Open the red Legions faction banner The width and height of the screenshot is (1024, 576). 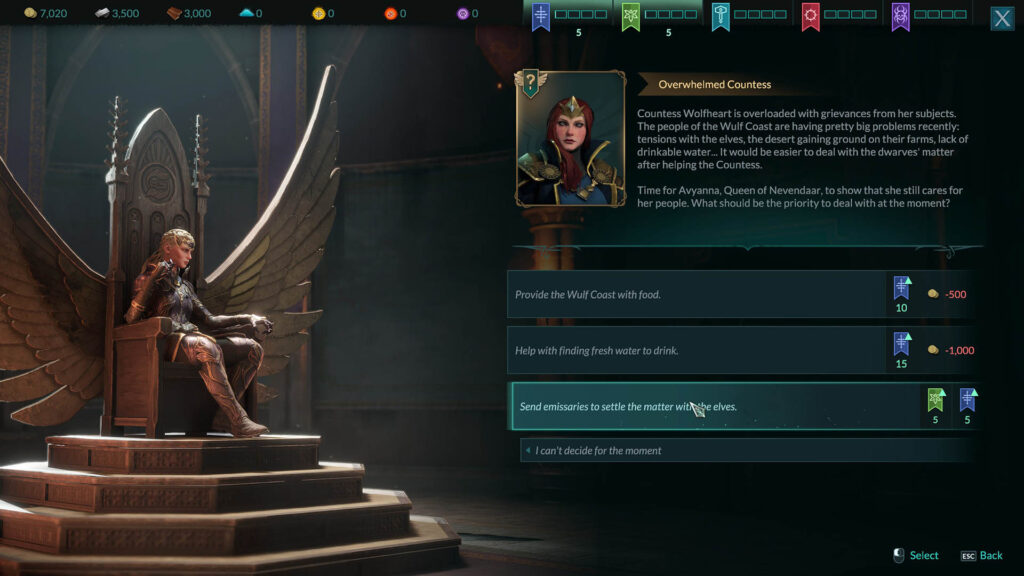point(810,16)
